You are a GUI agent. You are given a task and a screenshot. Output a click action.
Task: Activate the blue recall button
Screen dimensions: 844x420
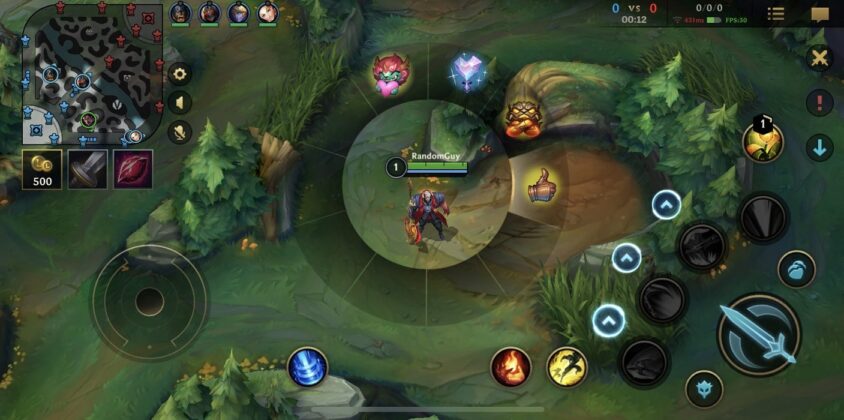tap(308, 366)
